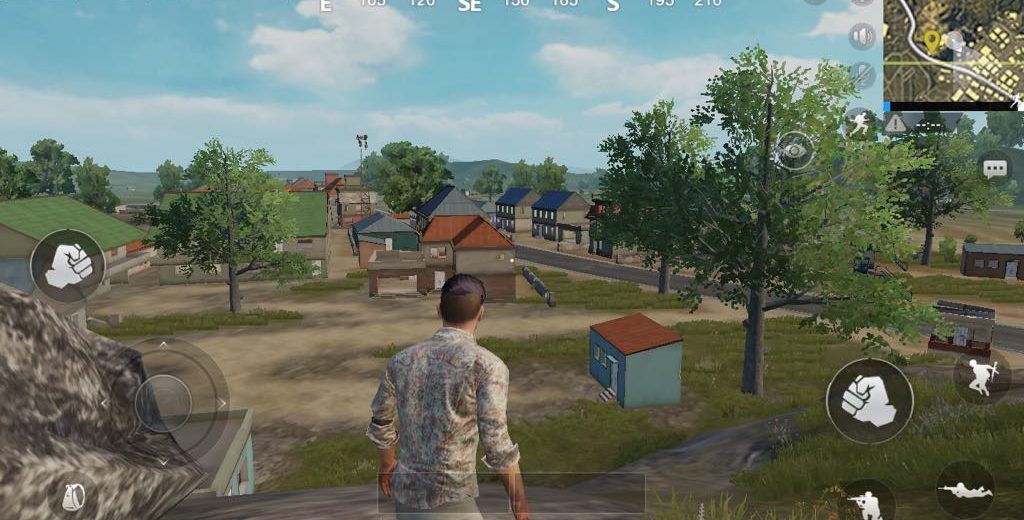Open the quick chat speech bubble
1024x520 pixels.
pyautogui.click(x=995, y=168)
